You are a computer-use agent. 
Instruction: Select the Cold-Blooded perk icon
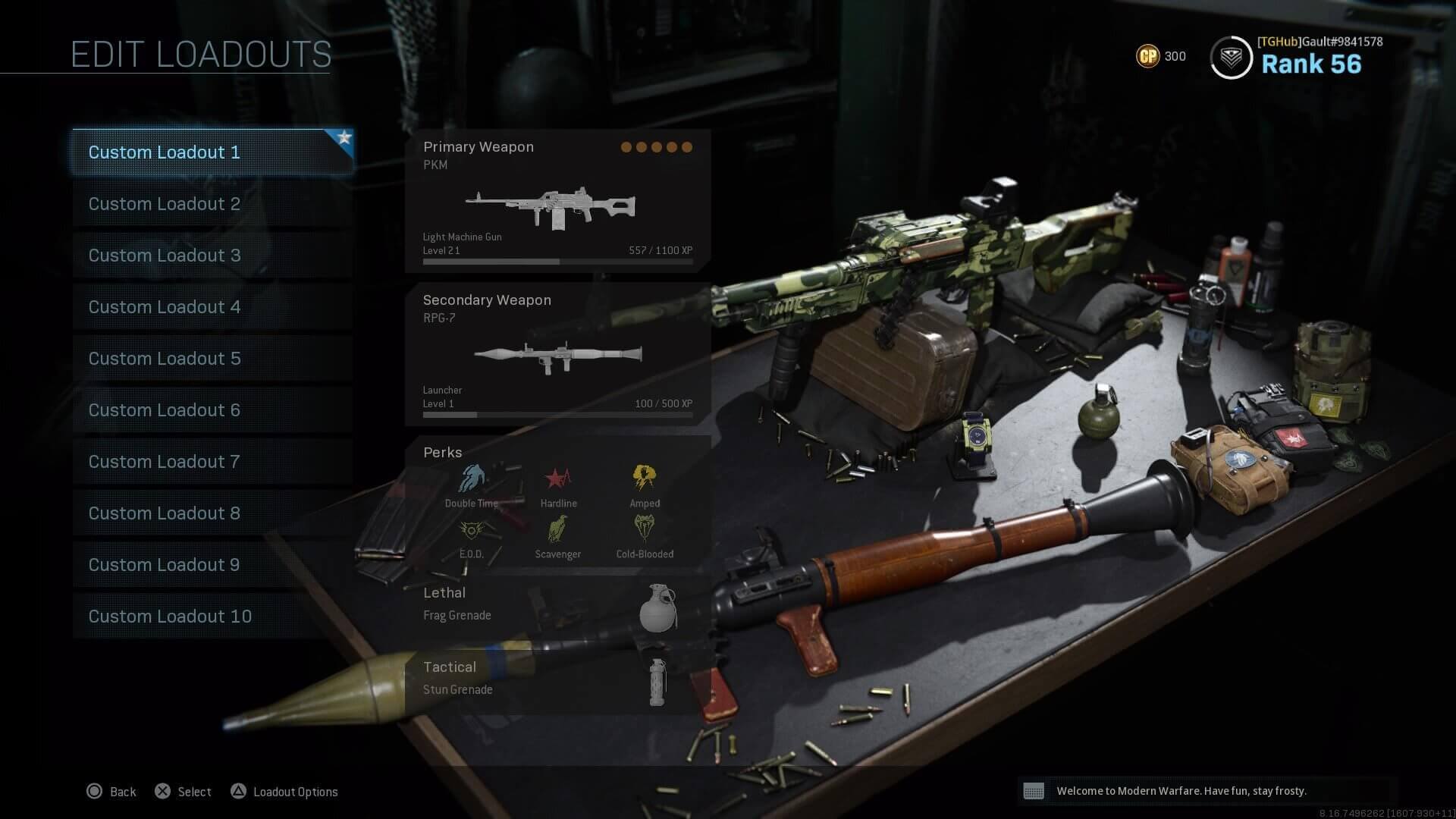[644, 529]
